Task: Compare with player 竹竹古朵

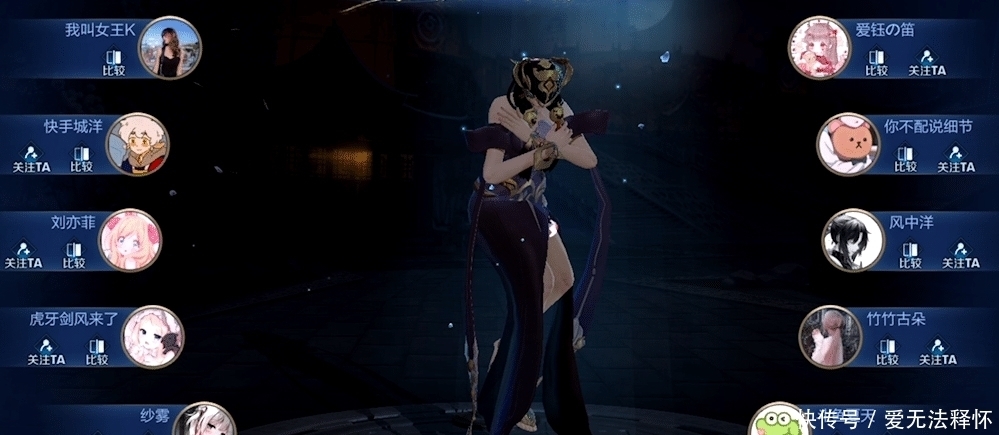Action: pyautogui.click(x=886, y=351)
